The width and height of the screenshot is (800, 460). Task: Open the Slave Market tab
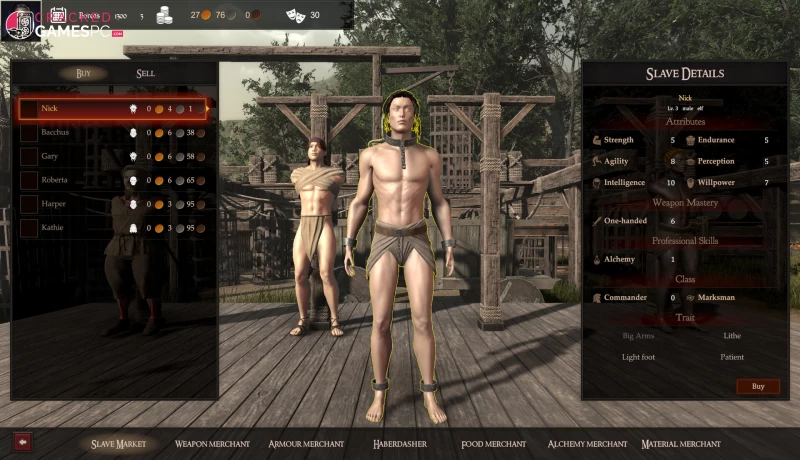118,443
